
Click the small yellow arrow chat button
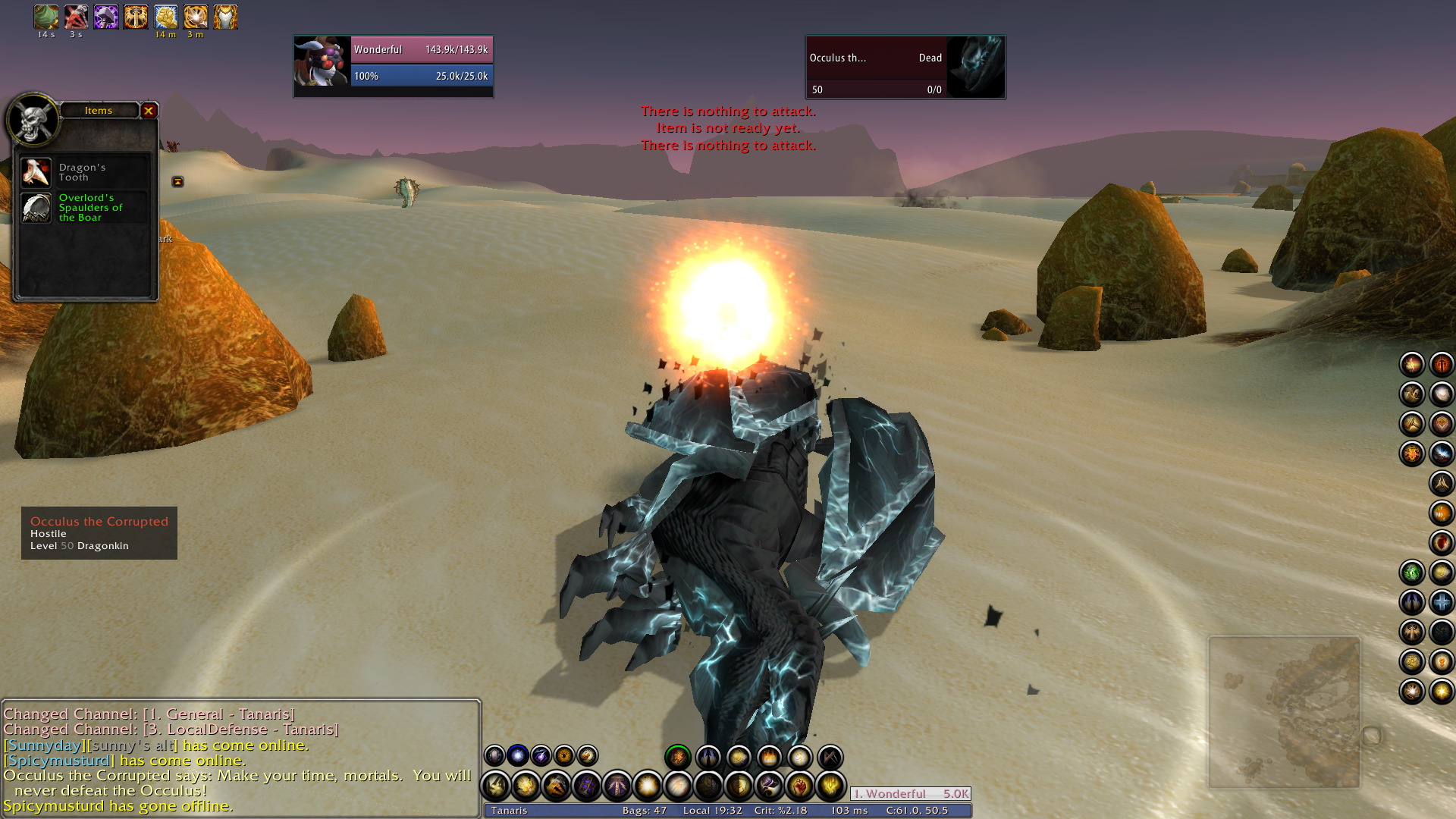177,182
